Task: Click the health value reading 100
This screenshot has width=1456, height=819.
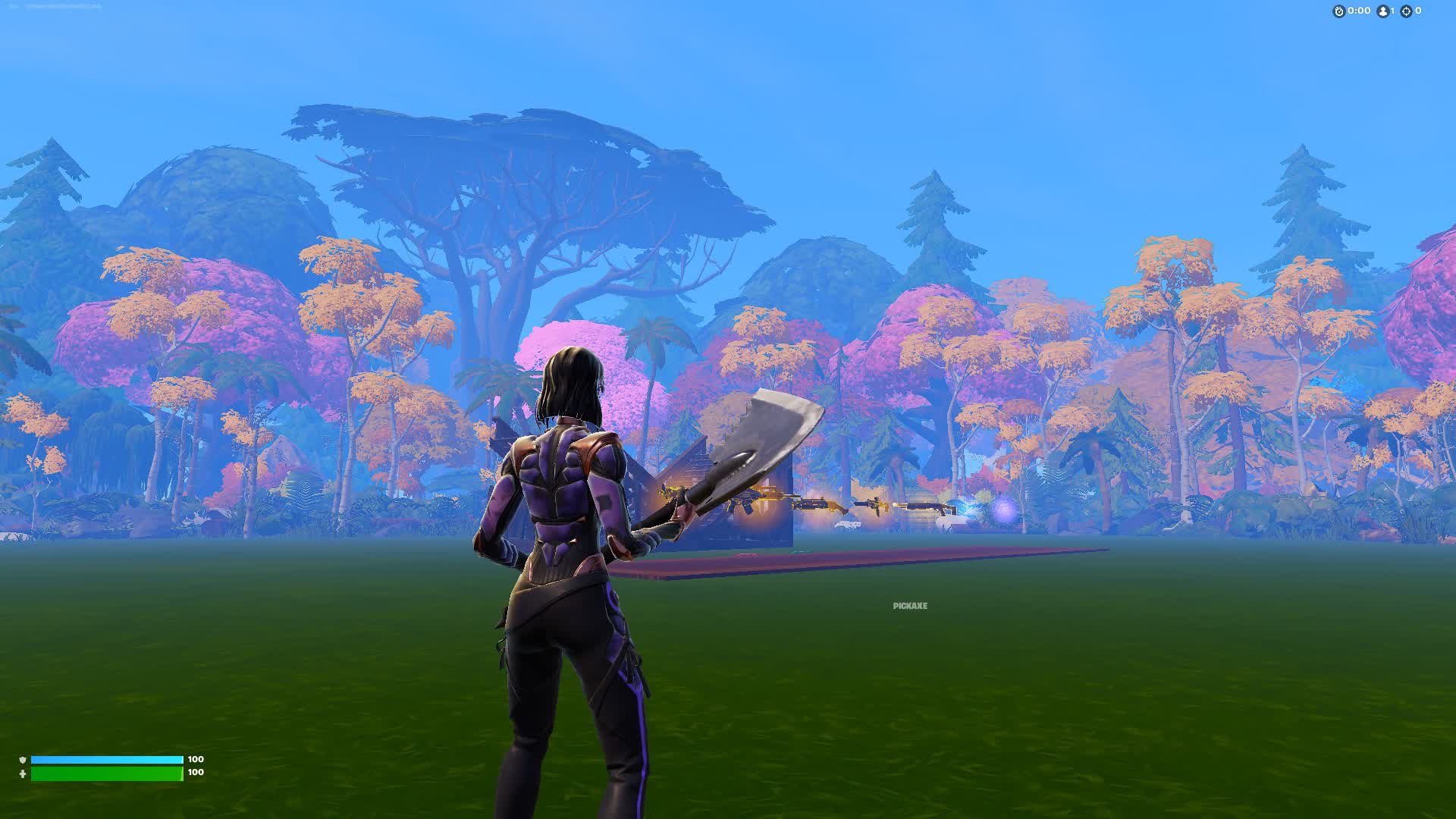Action: 196,772
